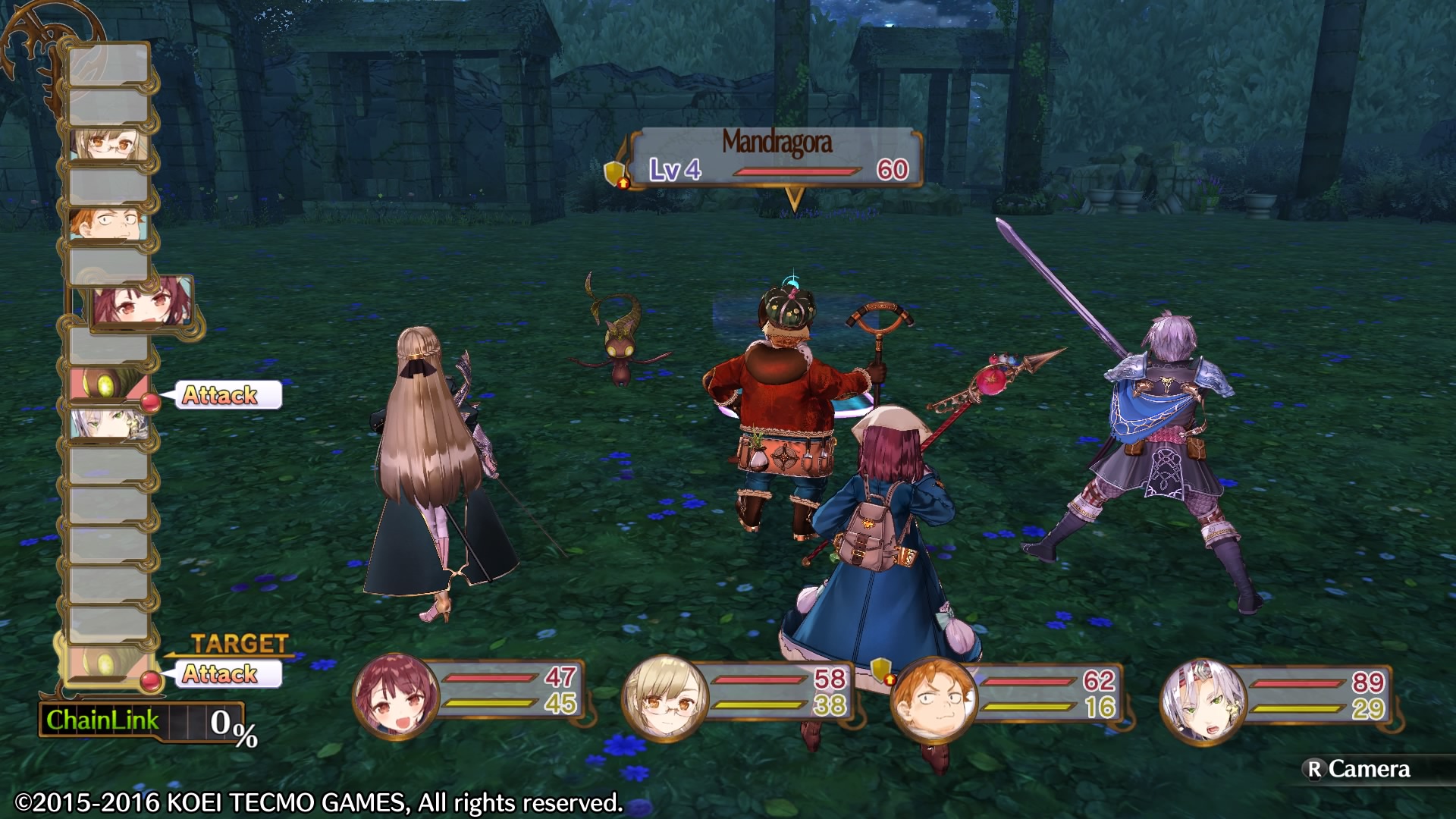Choose the orange-haired boy's party status portrait
The image size is (1456, 819).
932,699
